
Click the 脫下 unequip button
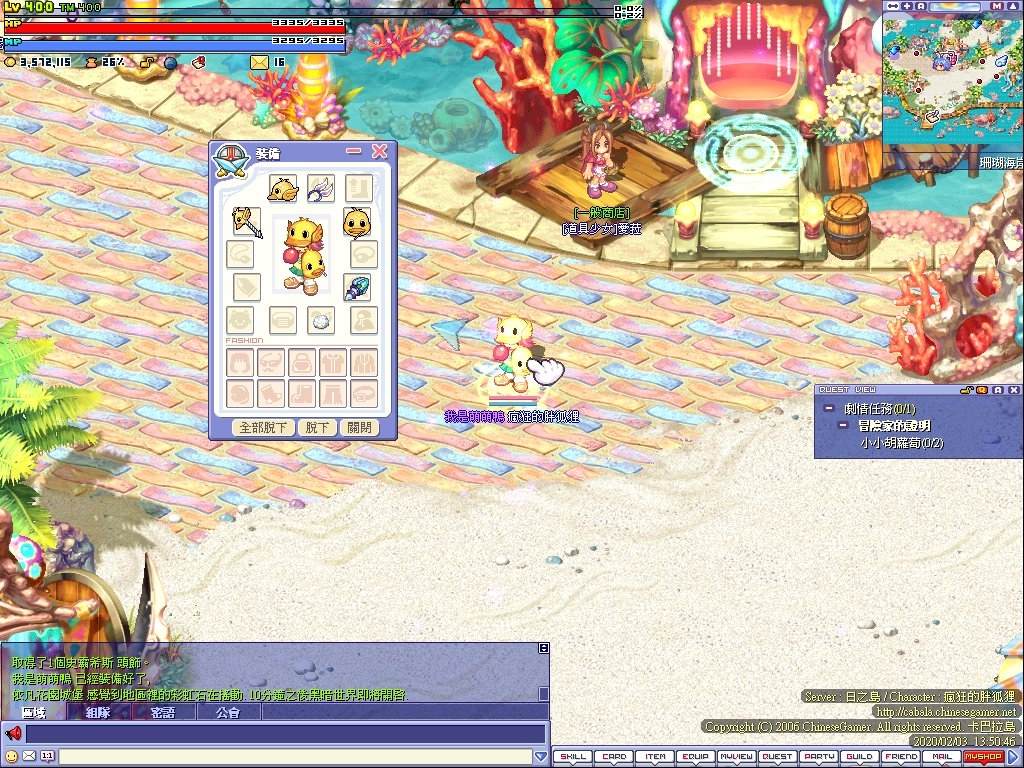317,427
